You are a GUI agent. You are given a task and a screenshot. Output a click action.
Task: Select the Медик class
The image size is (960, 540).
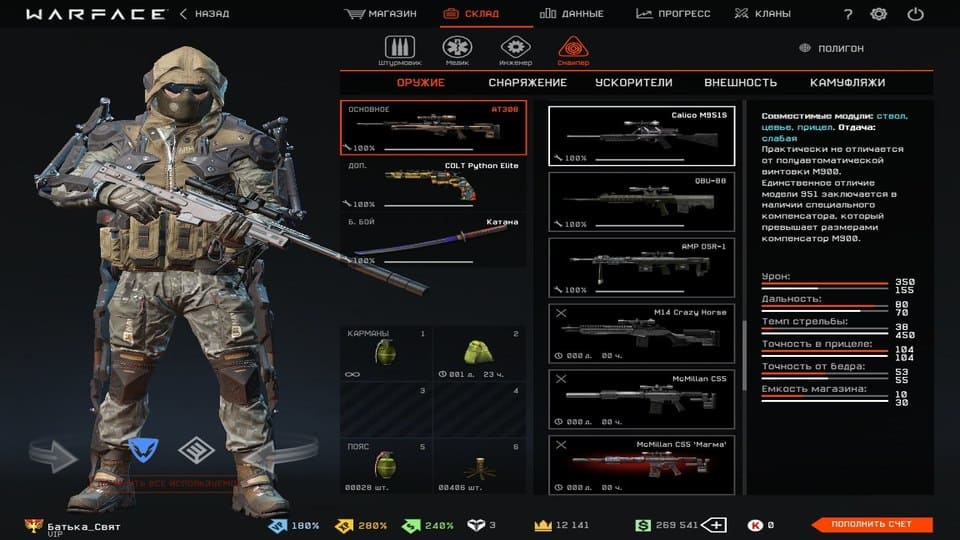coord(457,50)
